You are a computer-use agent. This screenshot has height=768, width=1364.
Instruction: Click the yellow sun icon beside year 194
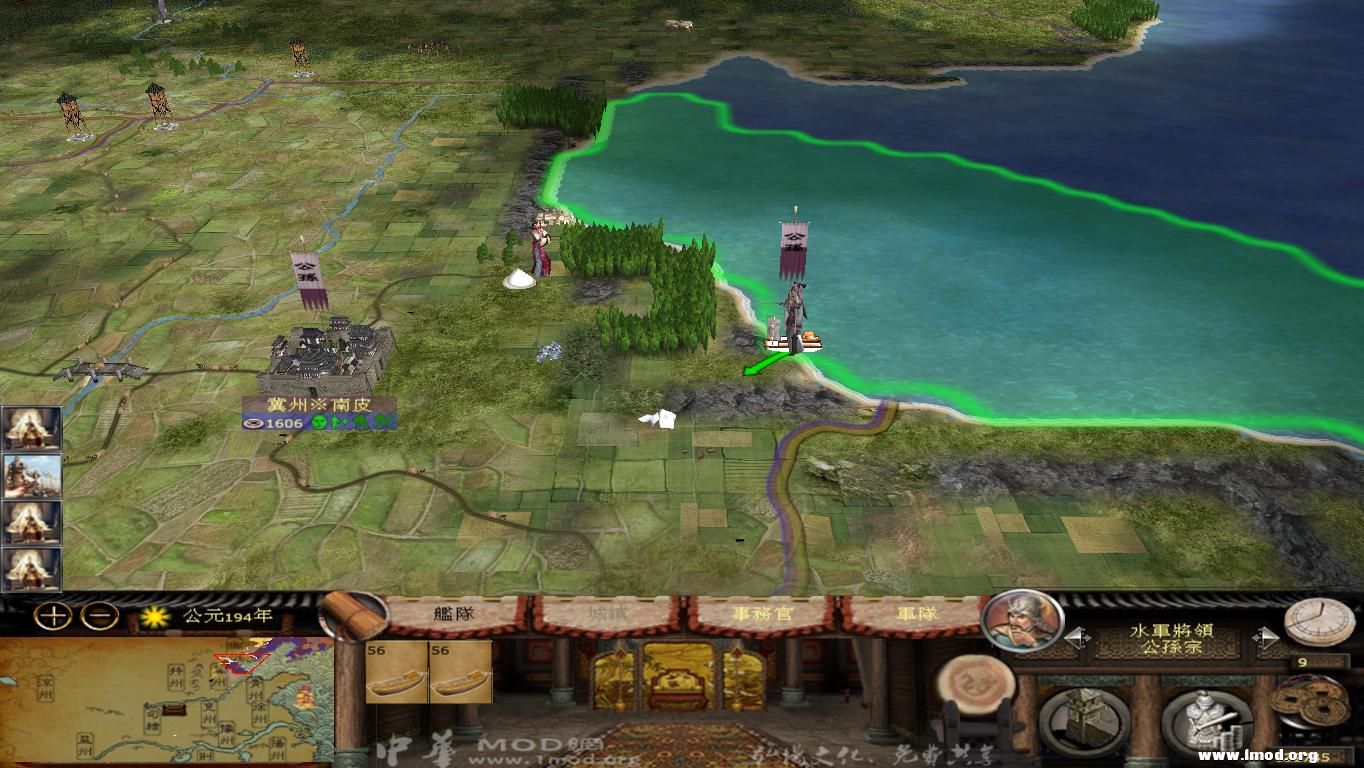(156, 618)
